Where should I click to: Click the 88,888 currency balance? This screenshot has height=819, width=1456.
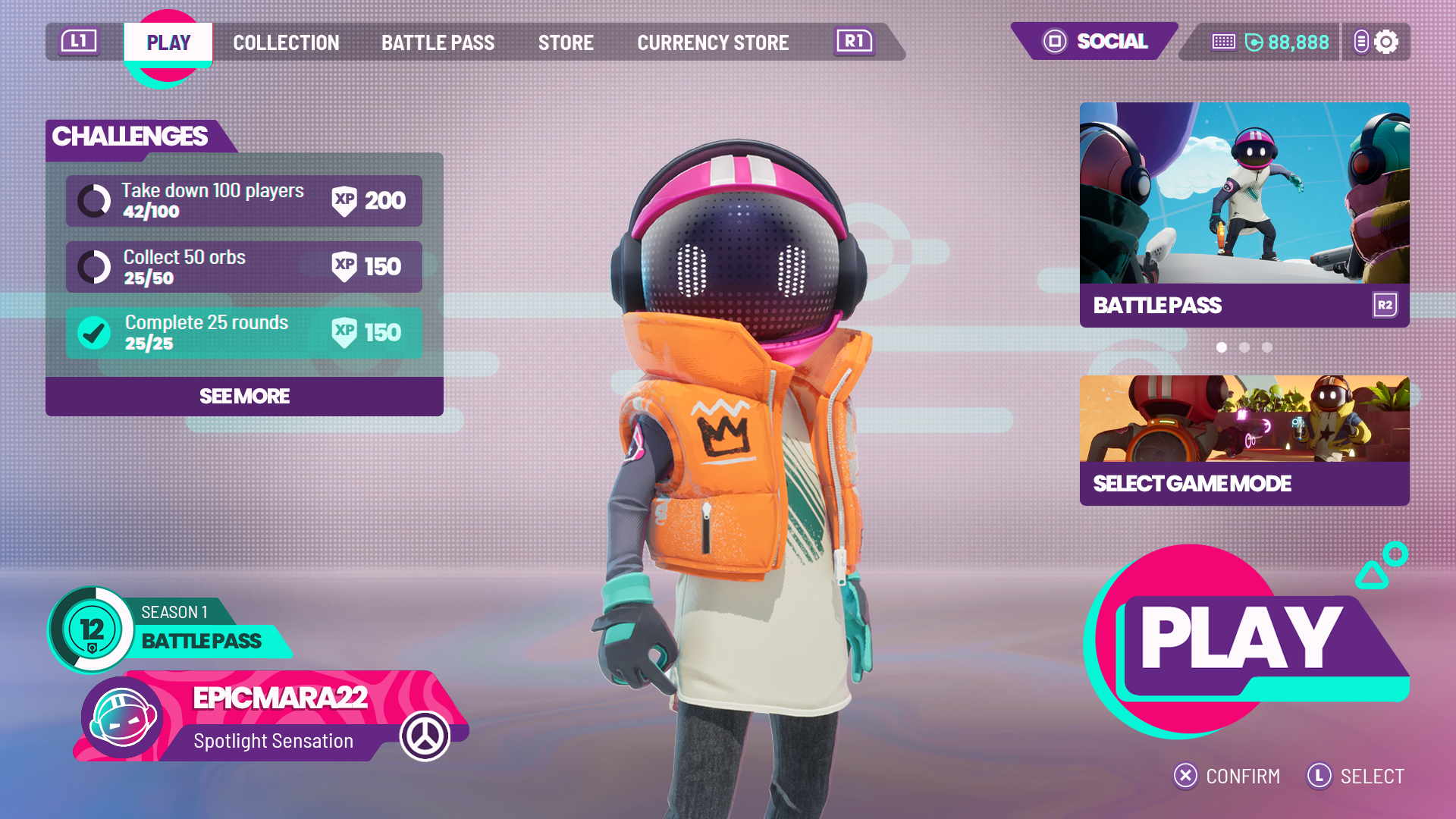(1287, 42)
